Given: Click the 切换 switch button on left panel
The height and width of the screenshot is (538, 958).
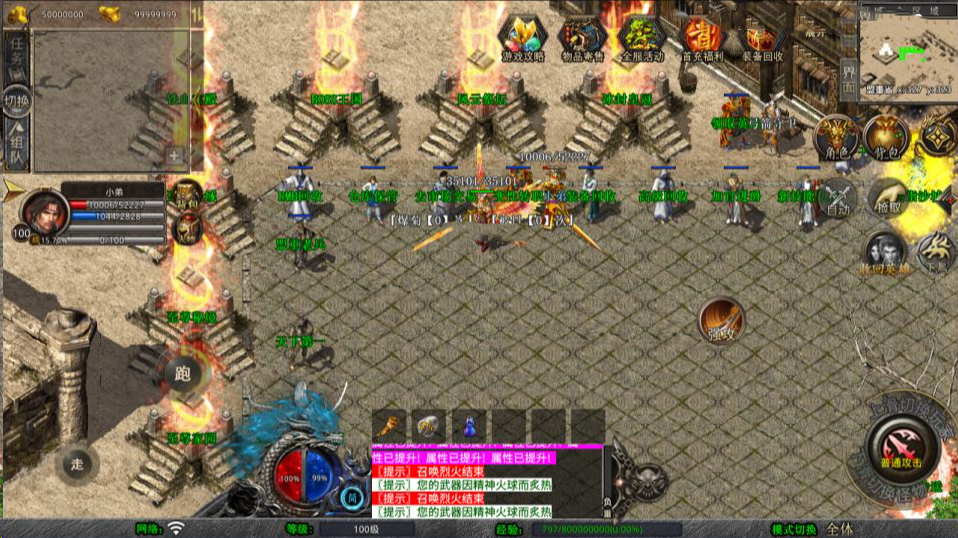Looking at the screenshot, I should coord(17,100).
